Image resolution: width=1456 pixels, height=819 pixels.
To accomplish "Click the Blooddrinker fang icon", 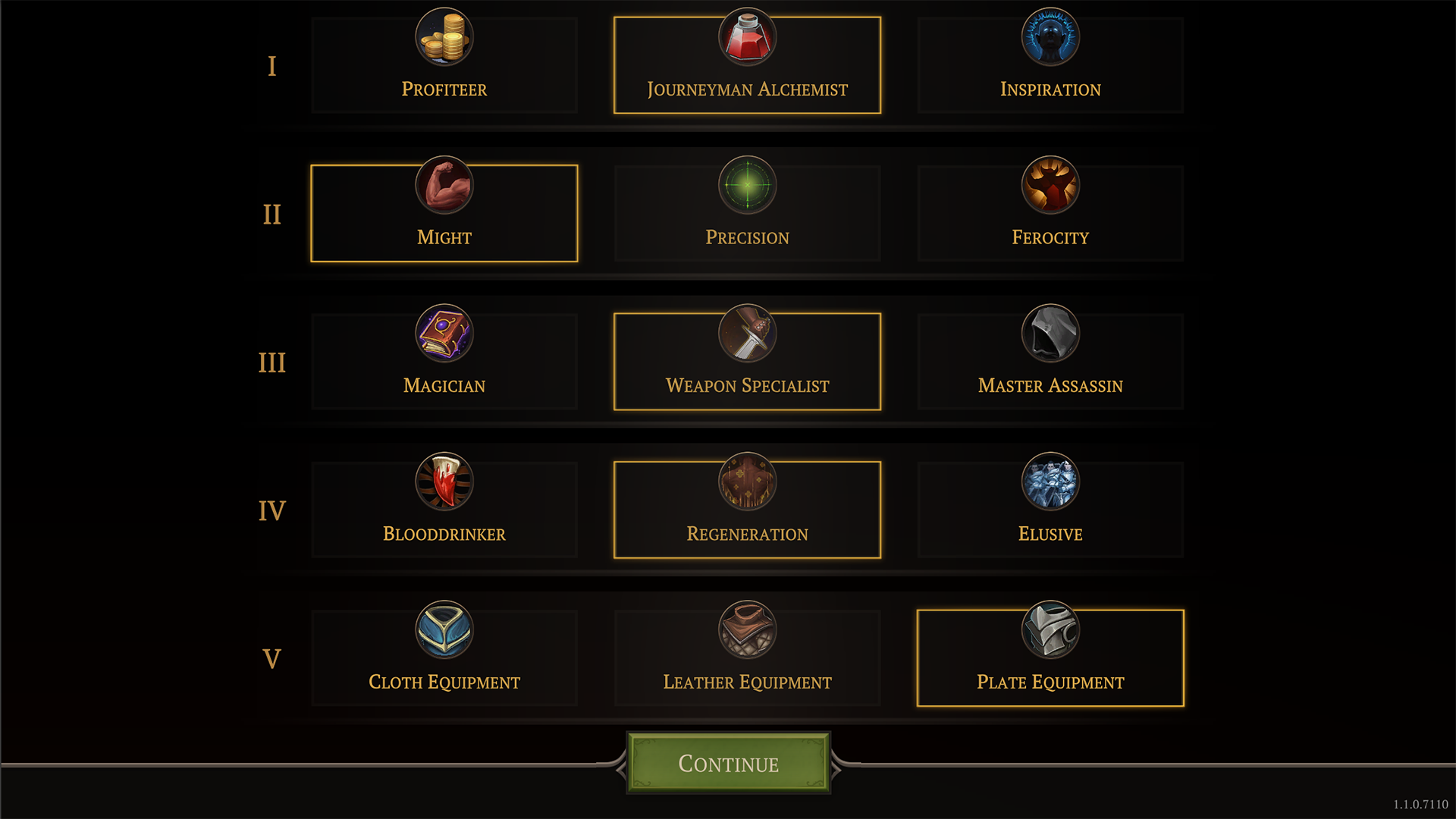I will click(444, 482).
